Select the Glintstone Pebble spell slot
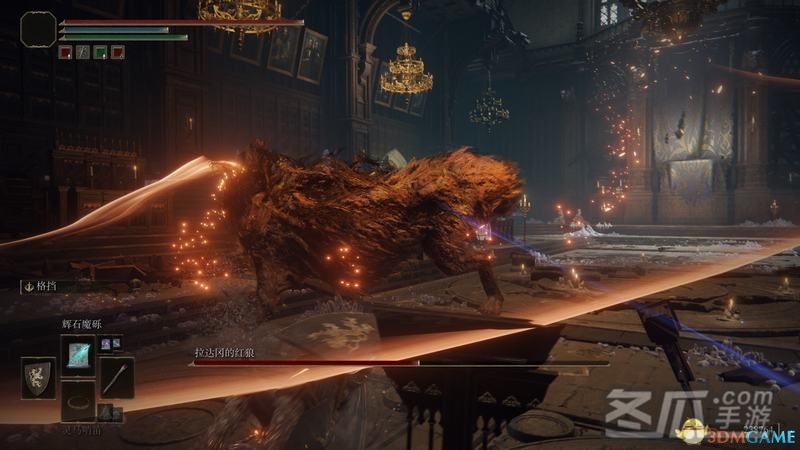 tap(77, 353)
